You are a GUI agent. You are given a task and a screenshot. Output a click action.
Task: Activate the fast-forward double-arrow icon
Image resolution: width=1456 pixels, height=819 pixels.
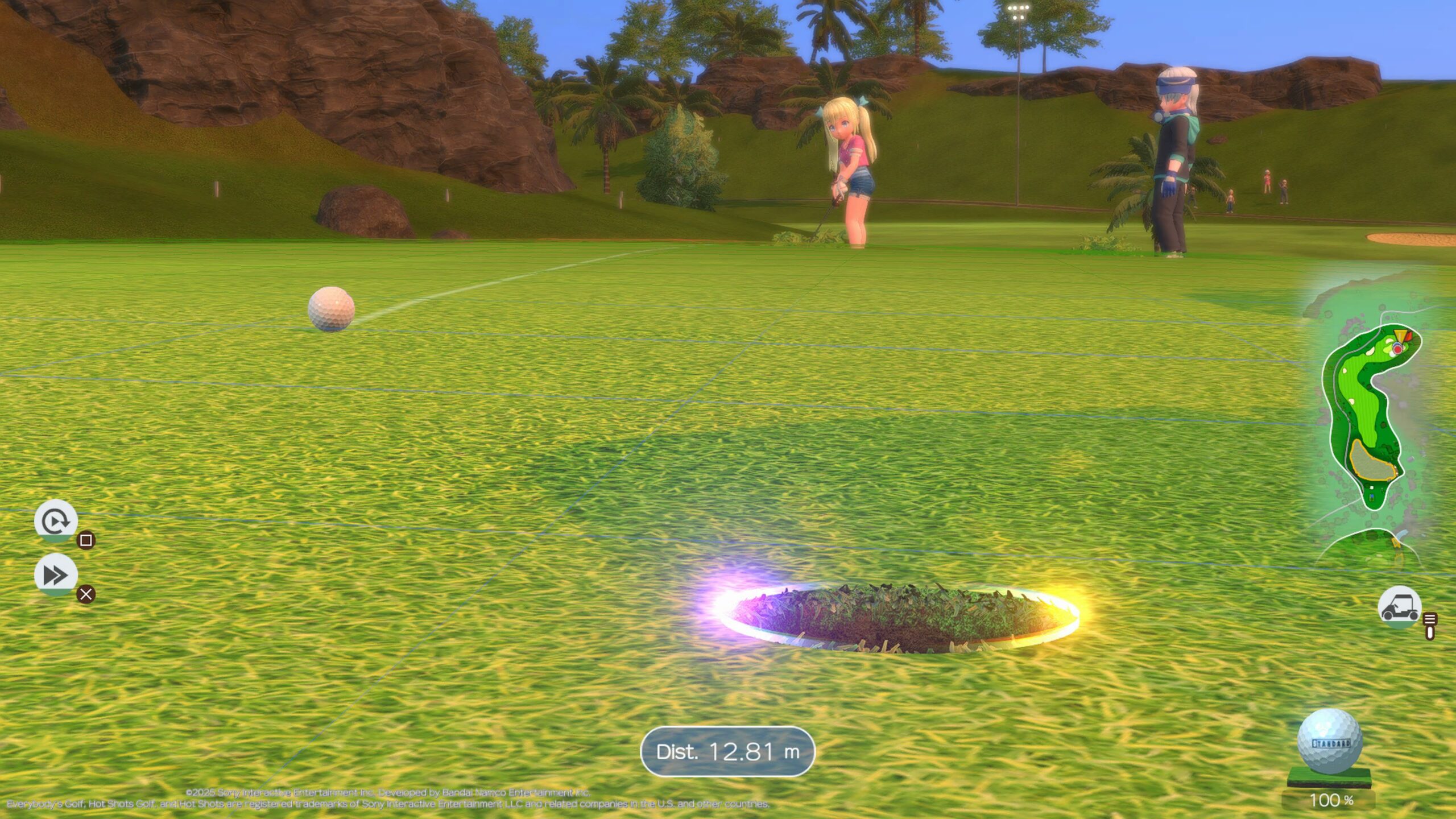click(56, 575)
